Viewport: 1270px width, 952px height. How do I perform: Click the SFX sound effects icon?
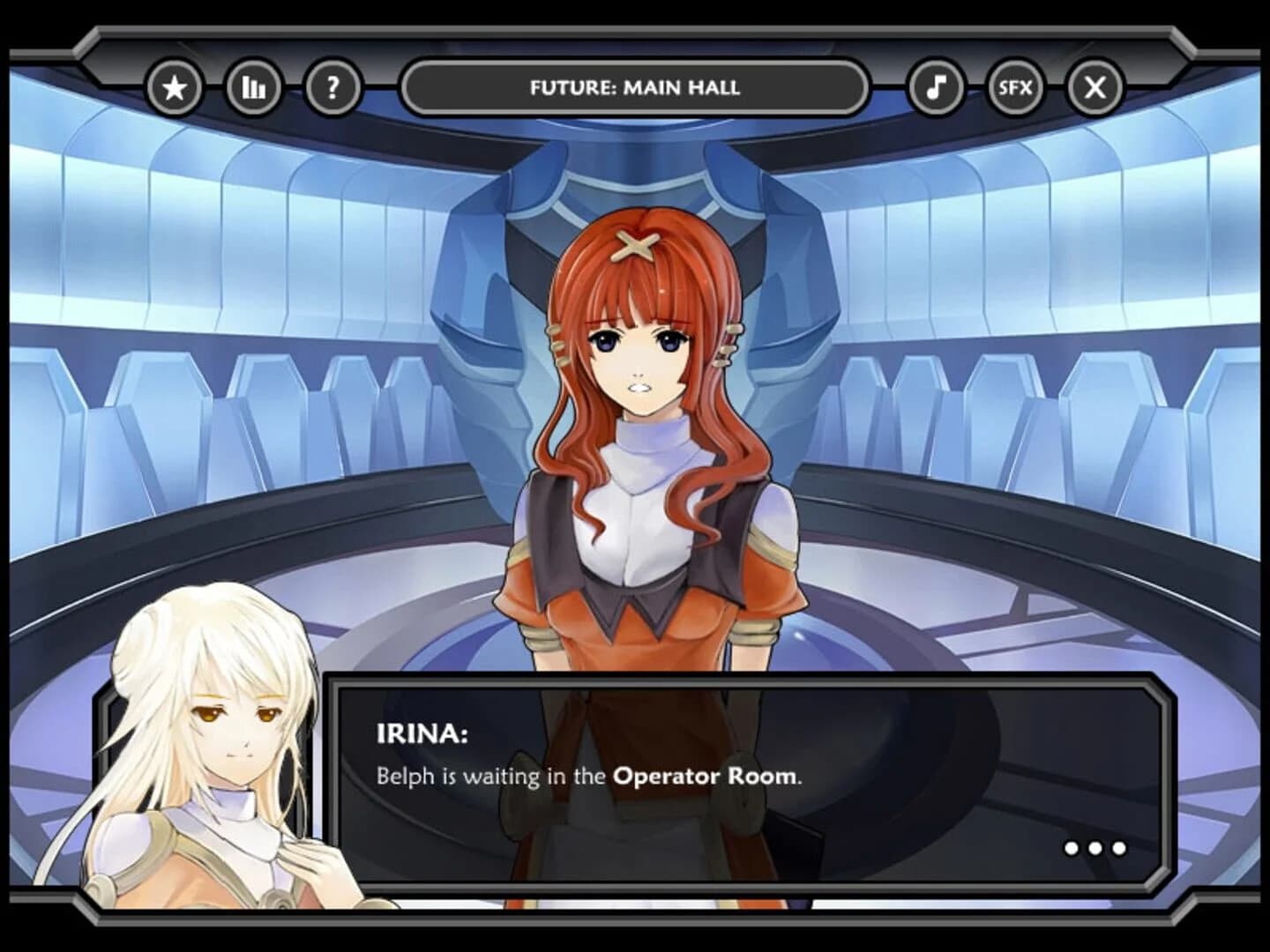coord(1016,86)
